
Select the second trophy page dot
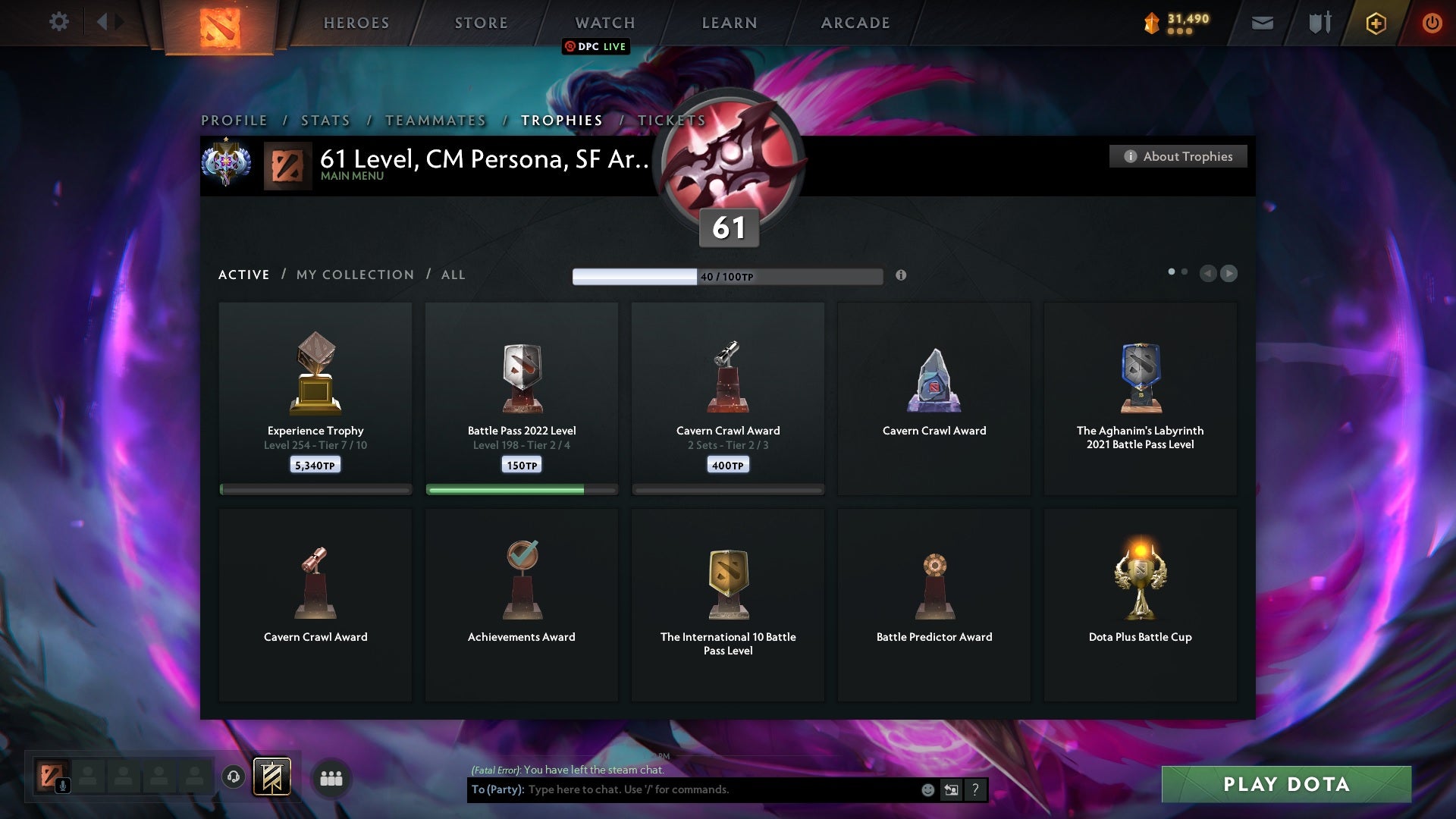click(1185, 270)
